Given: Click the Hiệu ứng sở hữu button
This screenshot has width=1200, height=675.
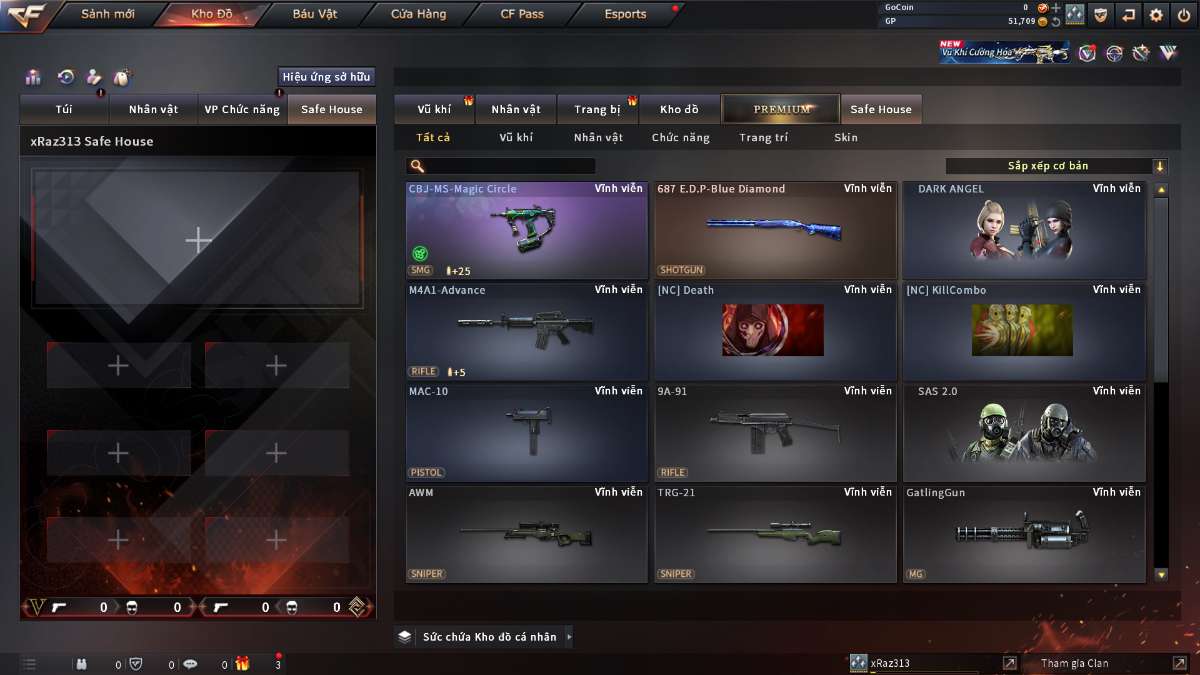Looking at the screenshot, I should [x=326, y=77].
